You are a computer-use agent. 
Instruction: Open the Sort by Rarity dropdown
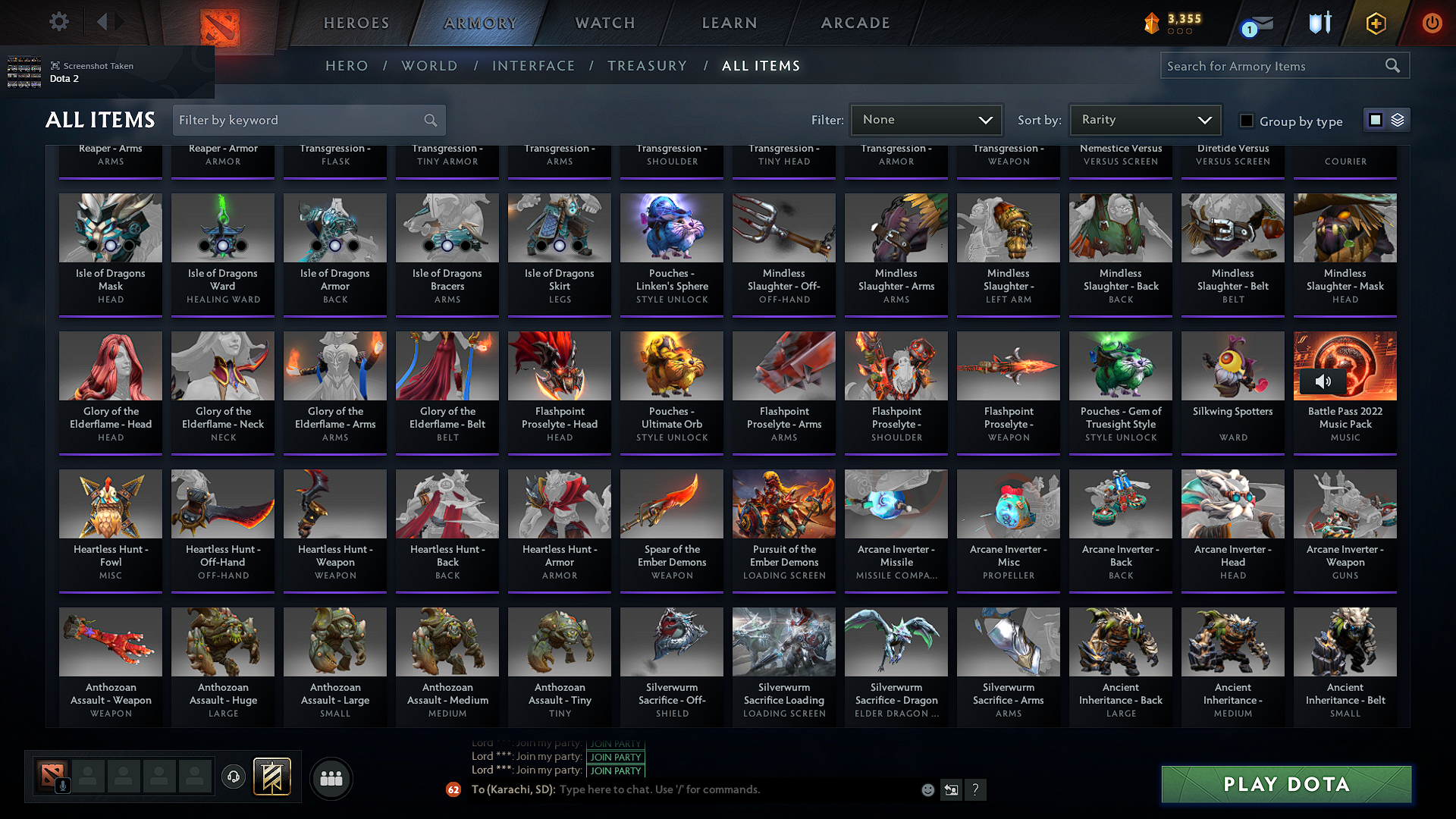point(1145,119)
